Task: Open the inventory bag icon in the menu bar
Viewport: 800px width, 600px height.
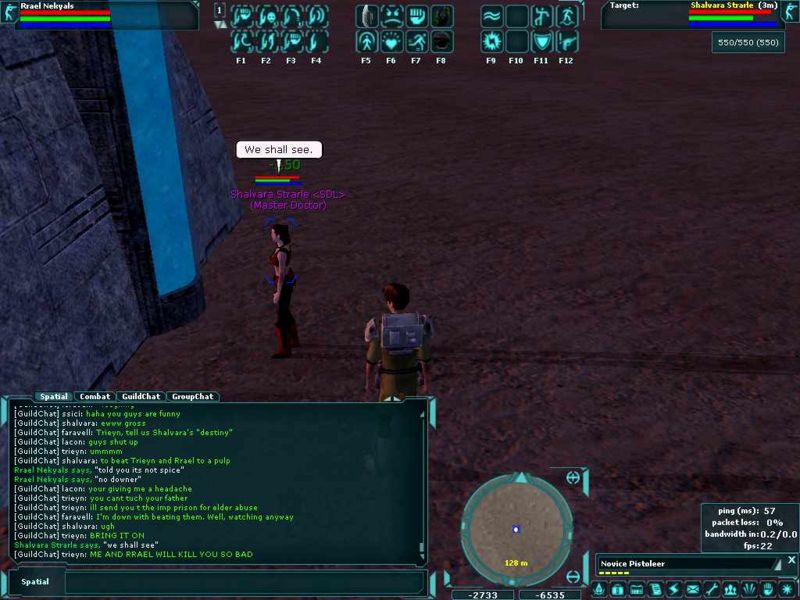Action: (x=617, y=590)
